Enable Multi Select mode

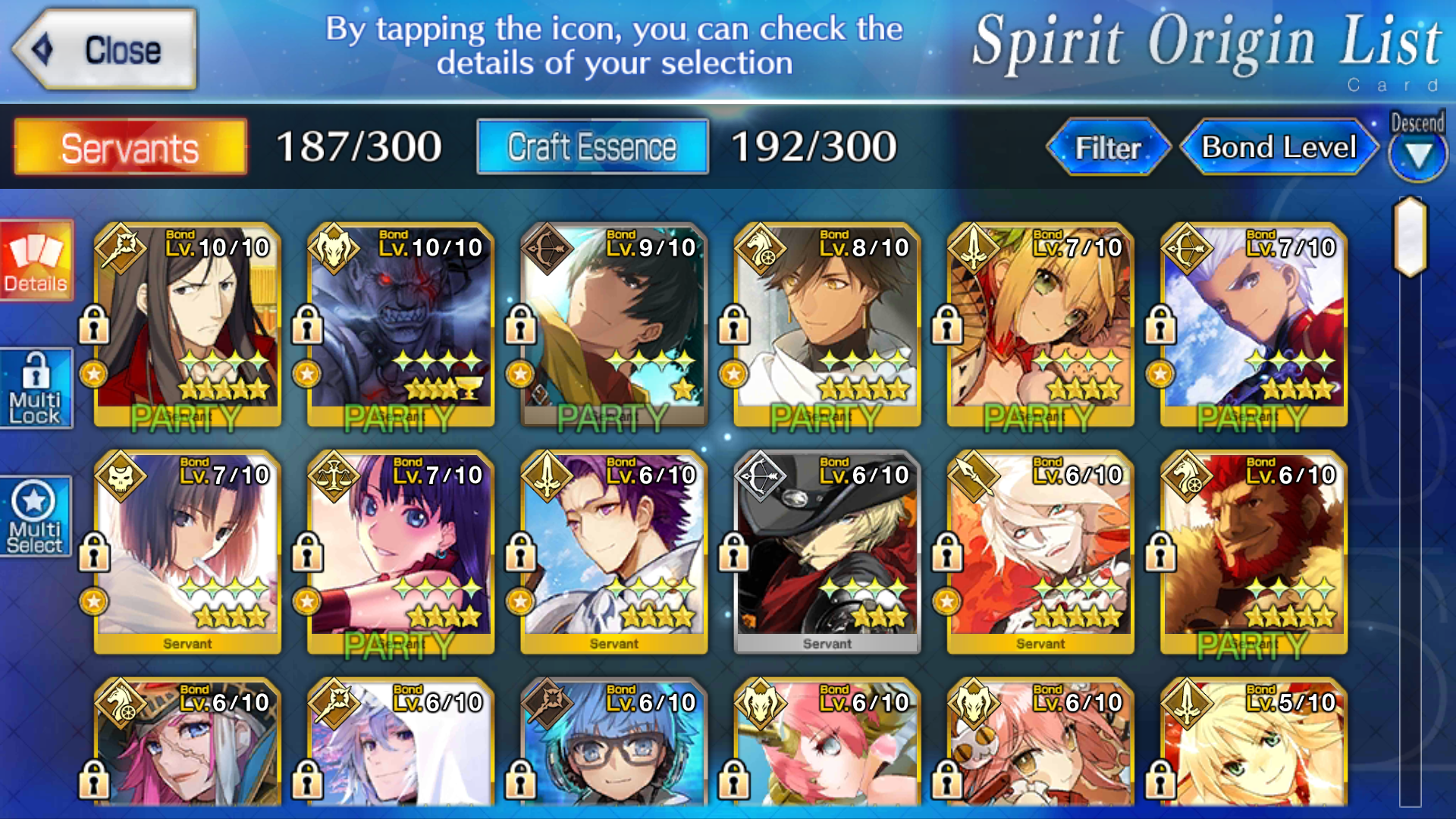pos(36,517)
